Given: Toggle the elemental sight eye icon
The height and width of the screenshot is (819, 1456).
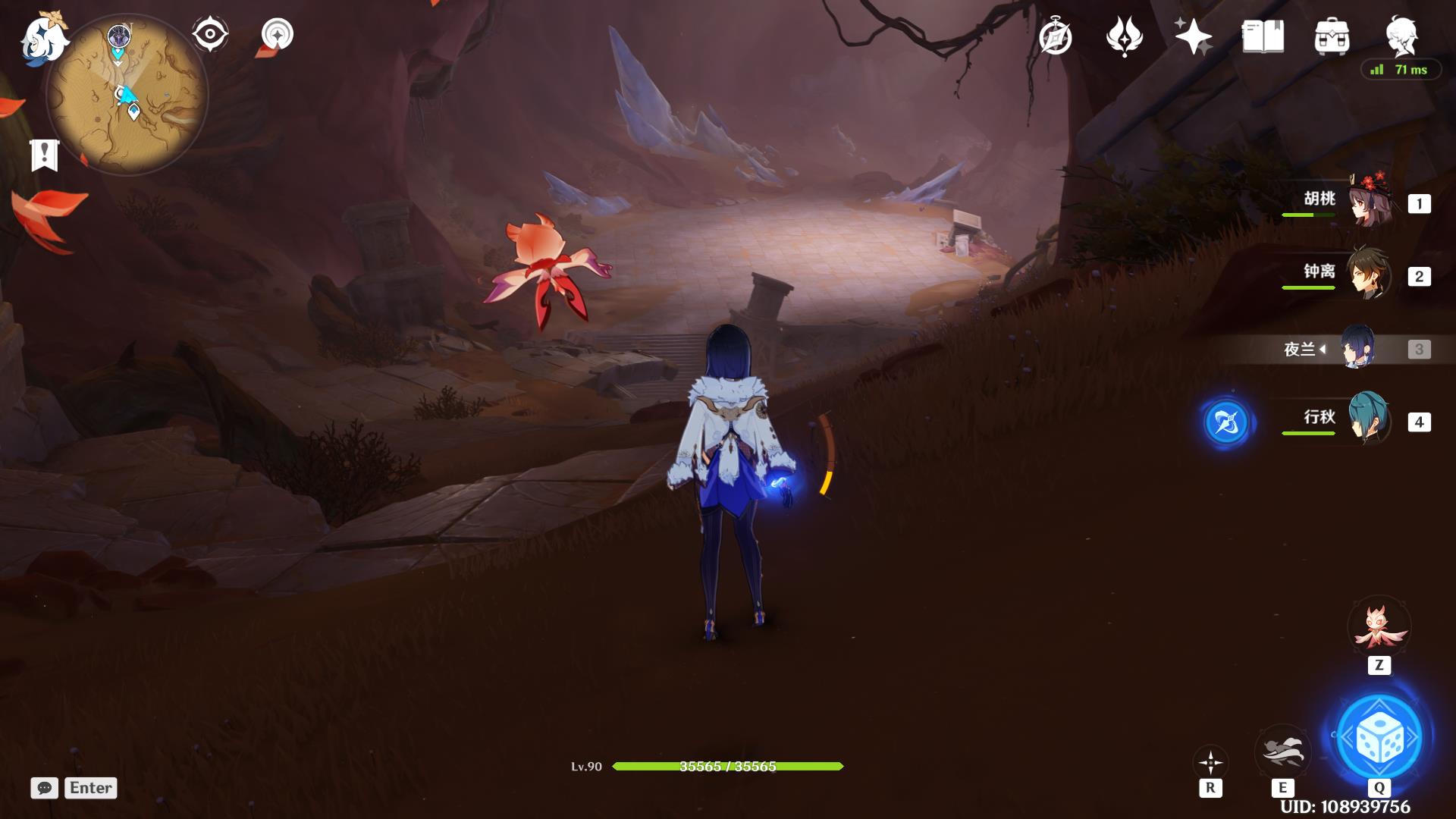Looking at the screenshot, I should click(x=210, y=34).
